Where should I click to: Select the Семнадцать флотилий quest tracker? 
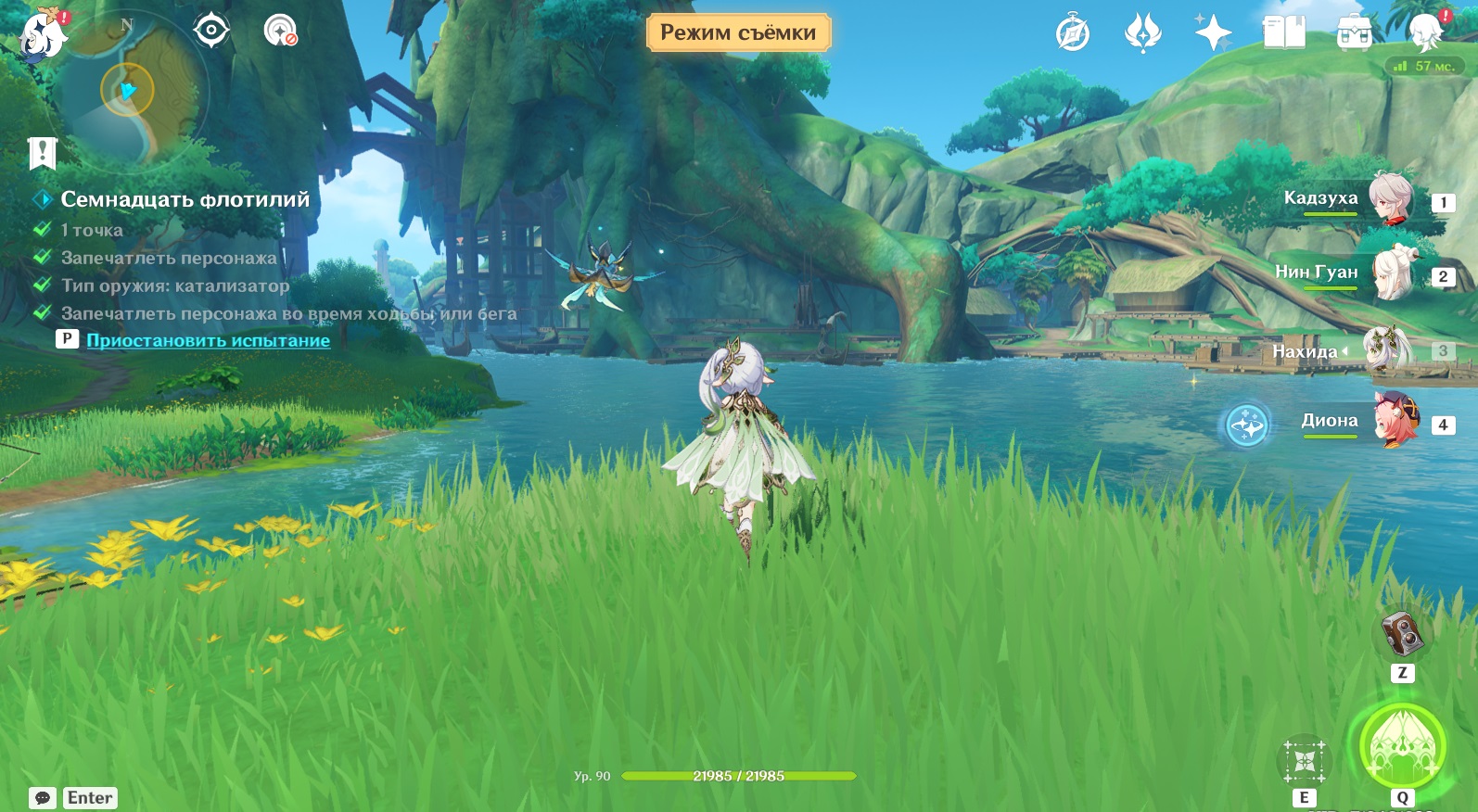click(185, 199)
